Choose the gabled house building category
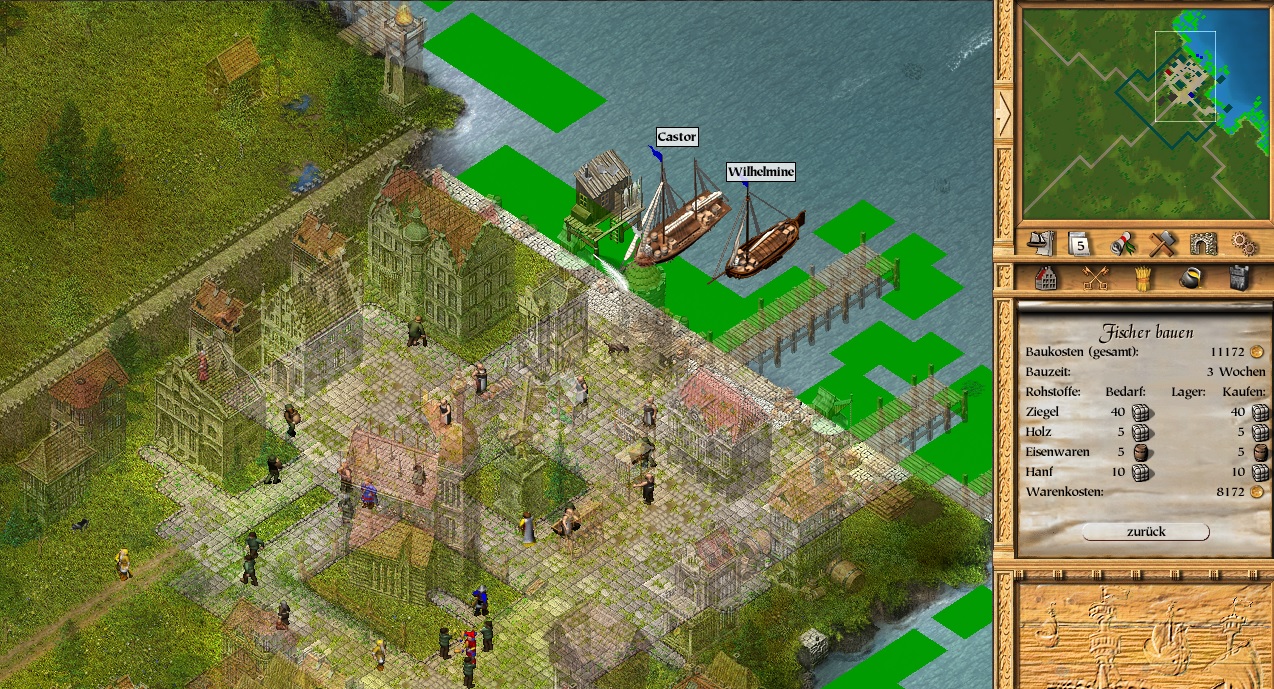 [1046, 278]
